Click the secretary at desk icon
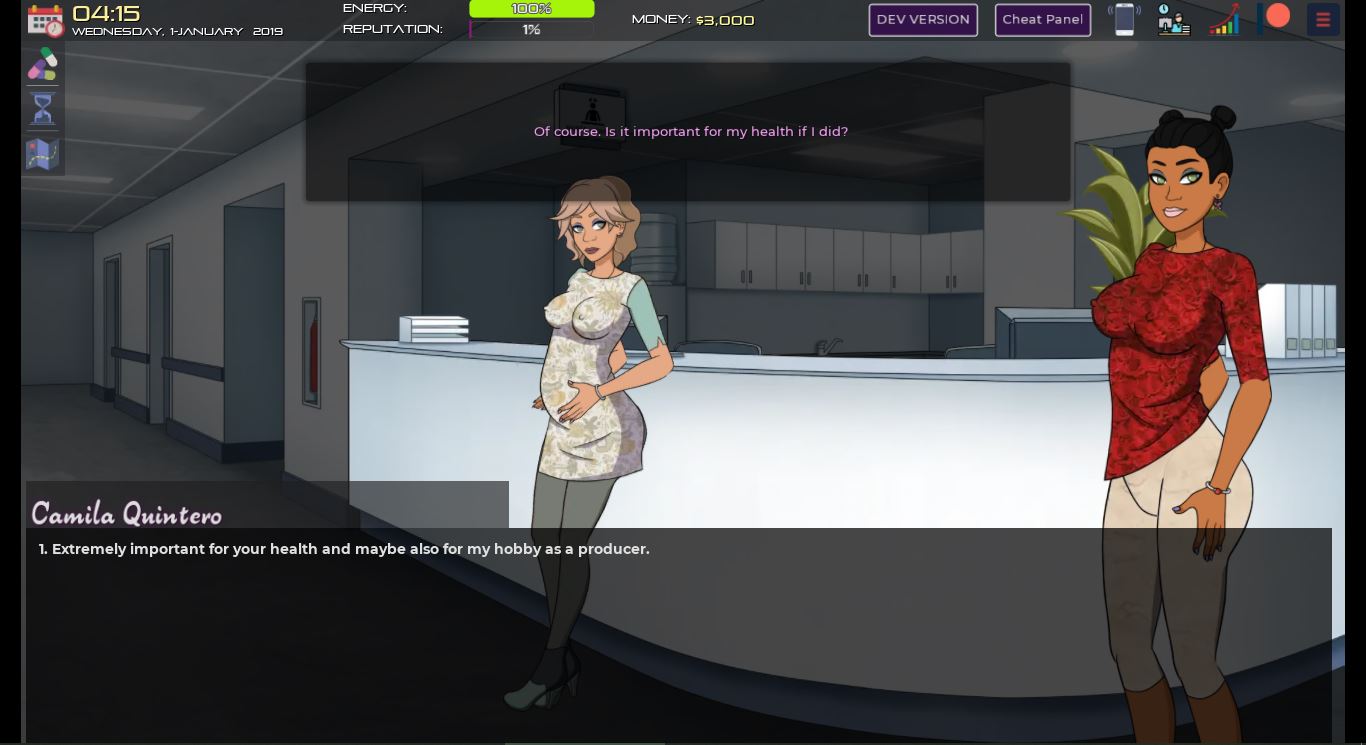This screenshot has height=745, width=1366. click(x=1174, y=20)
